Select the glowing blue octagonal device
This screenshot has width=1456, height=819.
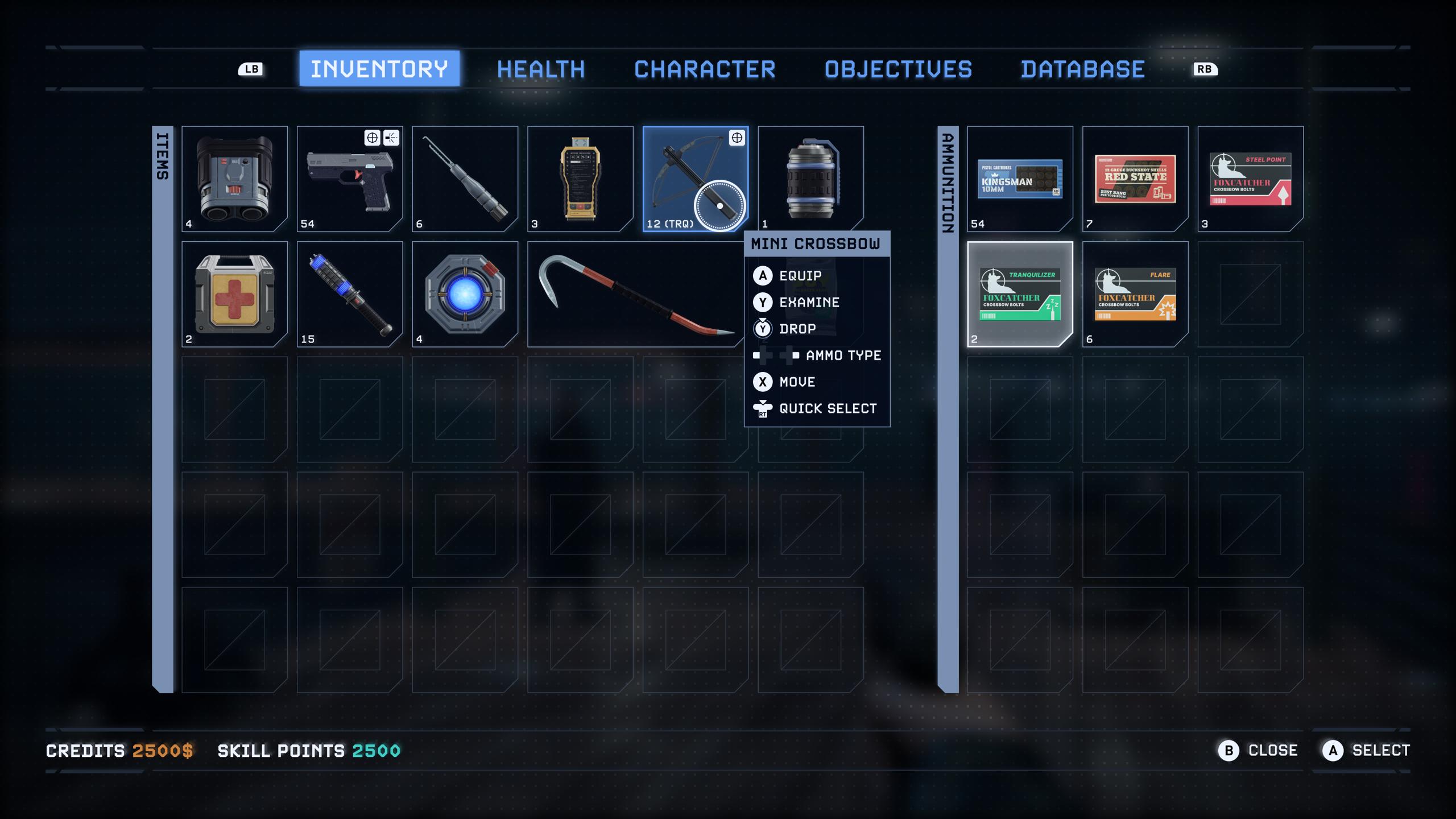(x=465, y=294)
